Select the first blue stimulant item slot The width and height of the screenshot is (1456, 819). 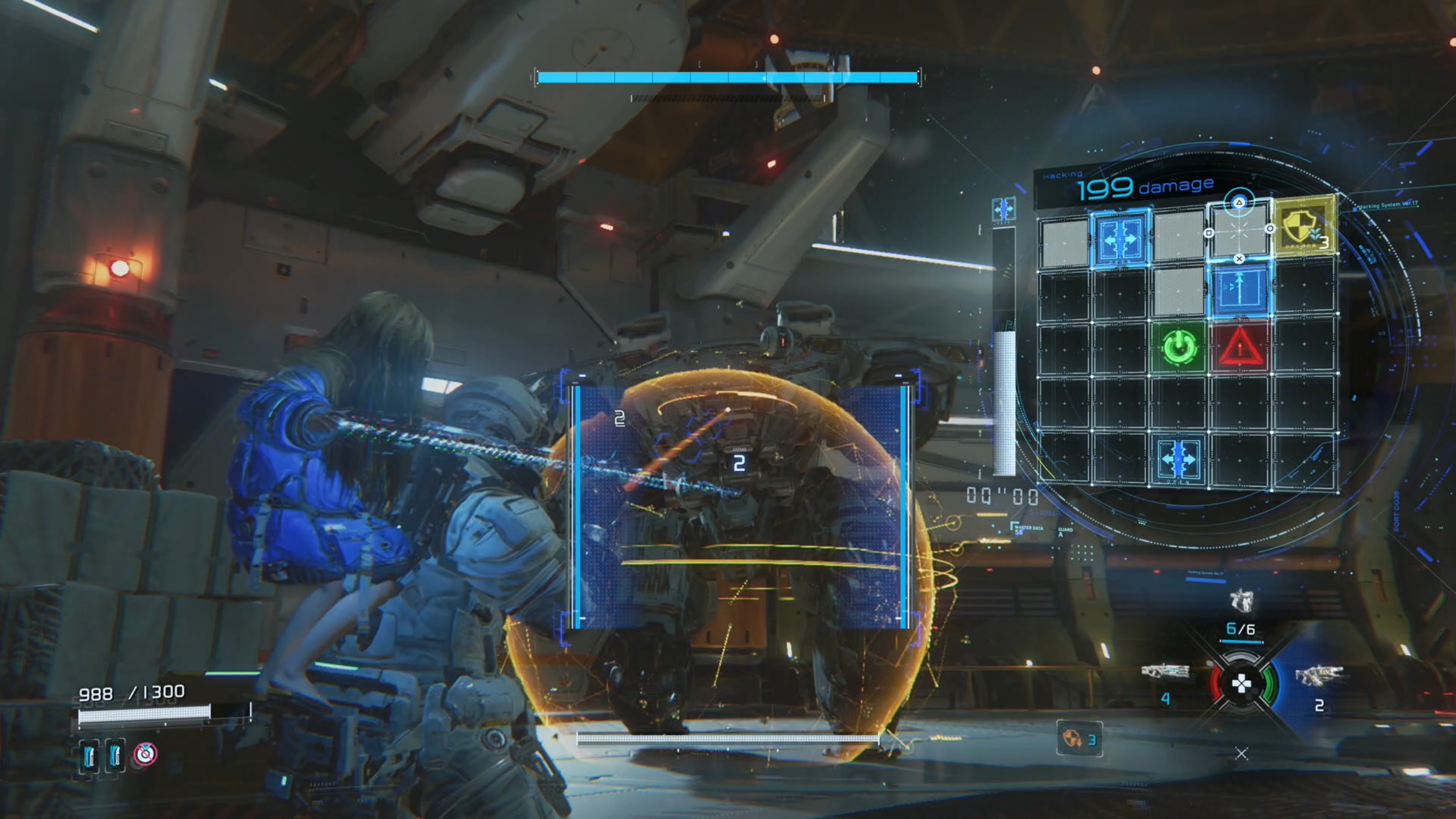pyautogui.click(x=89, y=755)
